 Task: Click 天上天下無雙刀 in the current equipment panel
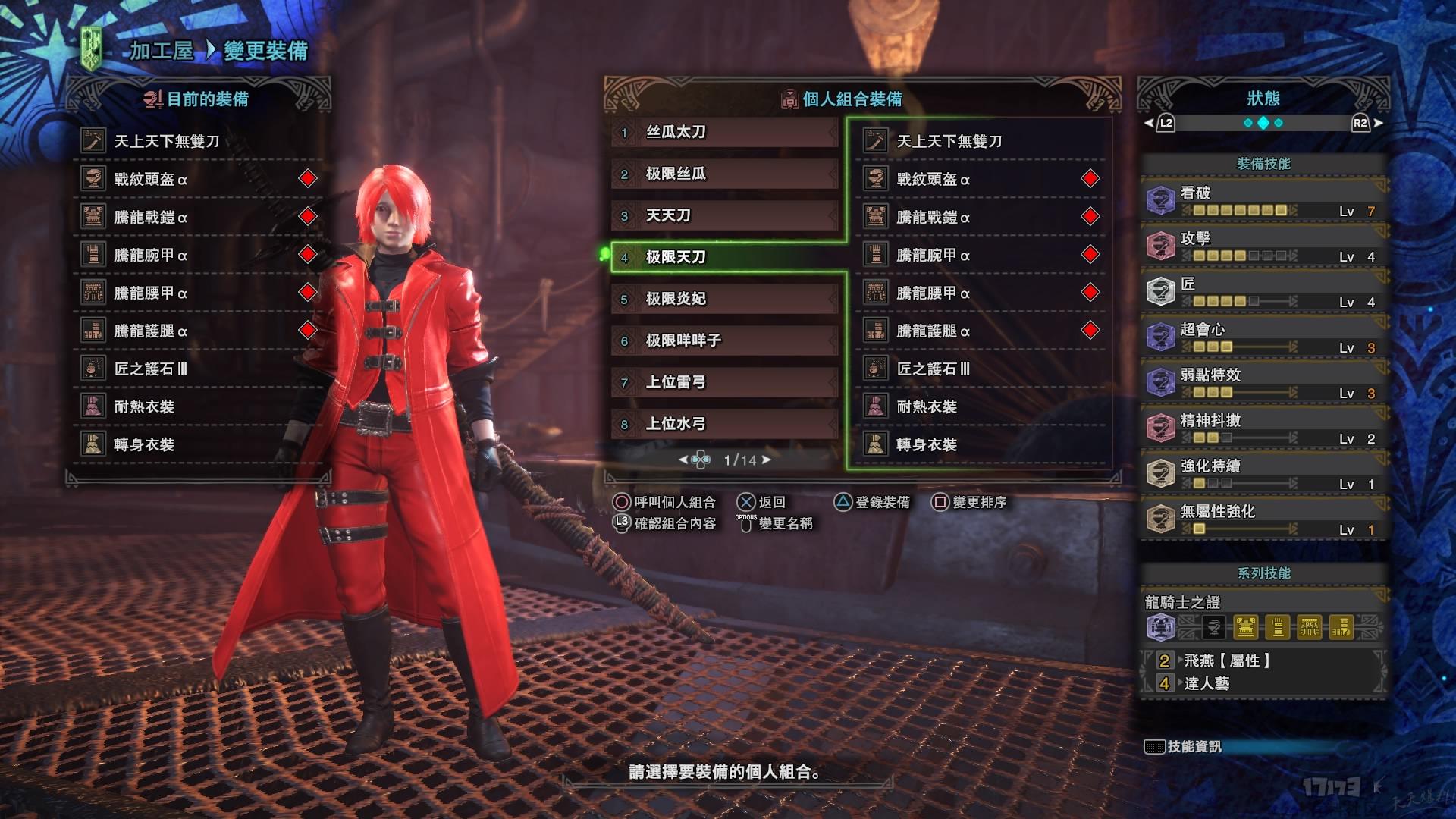point(167,141)
